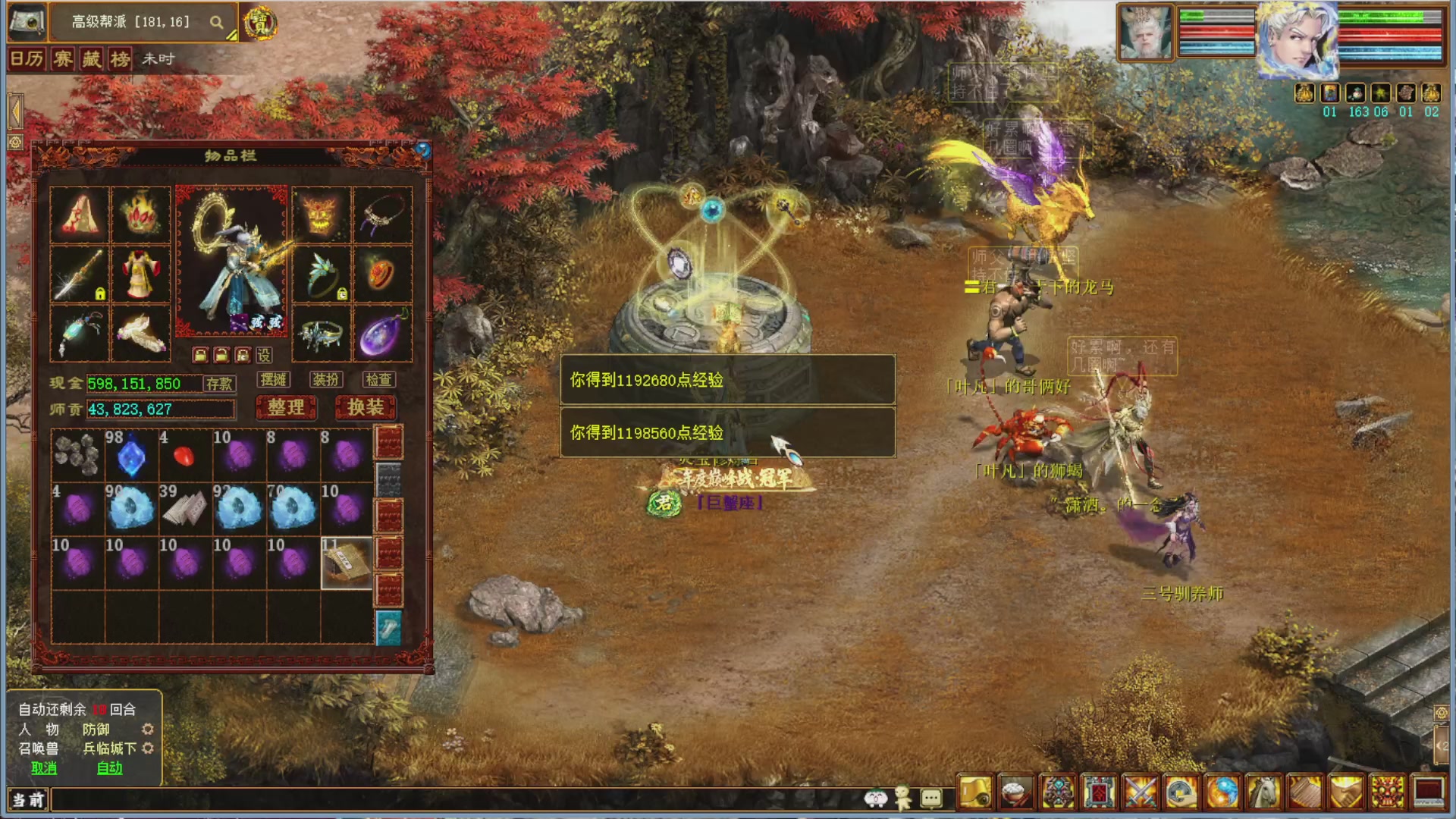The width and height of the screenshot is (1456, 819).
Task: Open the 存款 deposit button
Action: [219, 384]
